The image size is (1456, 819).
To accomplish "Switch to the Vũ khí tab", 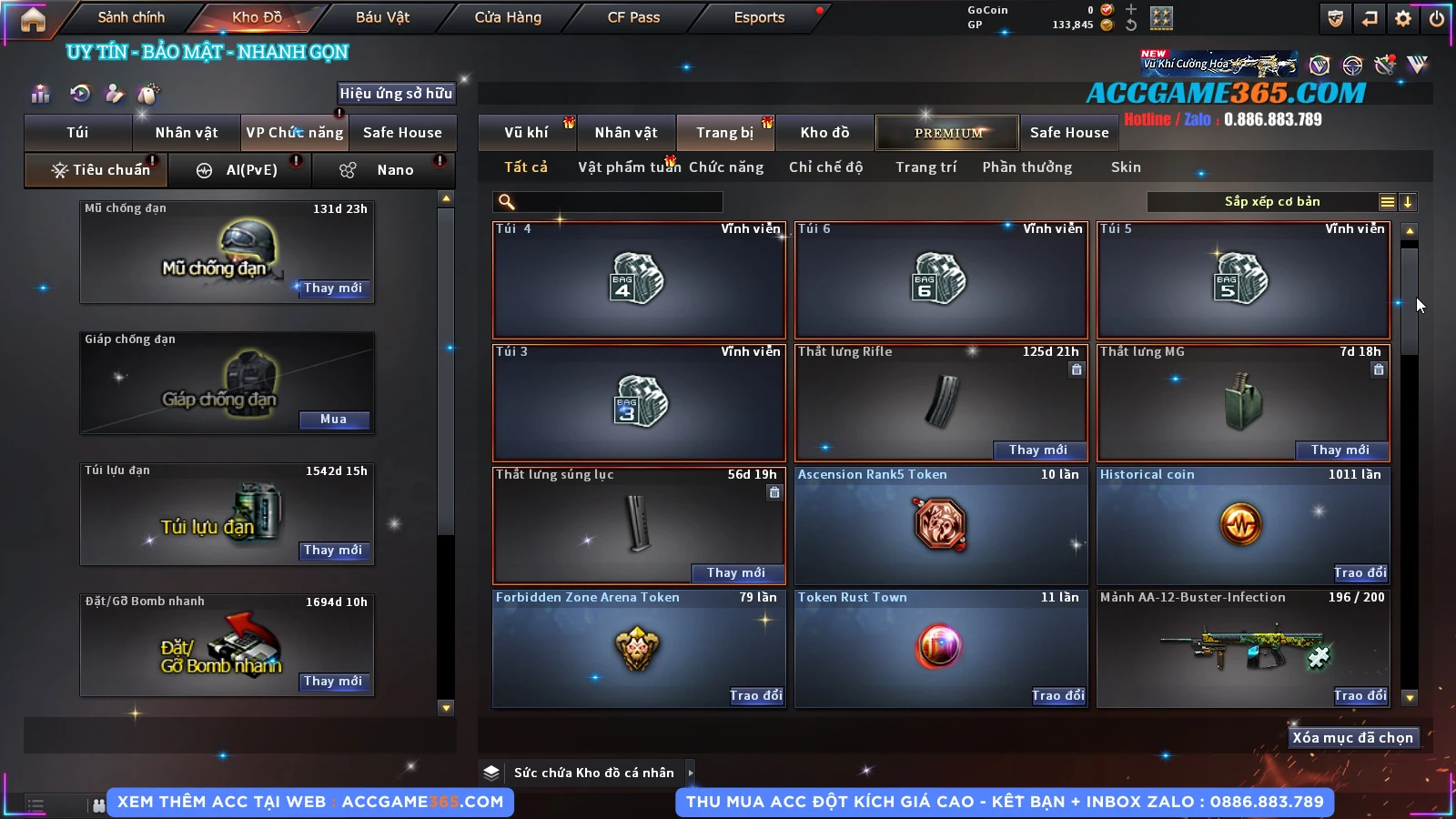I will click(526, 133).
